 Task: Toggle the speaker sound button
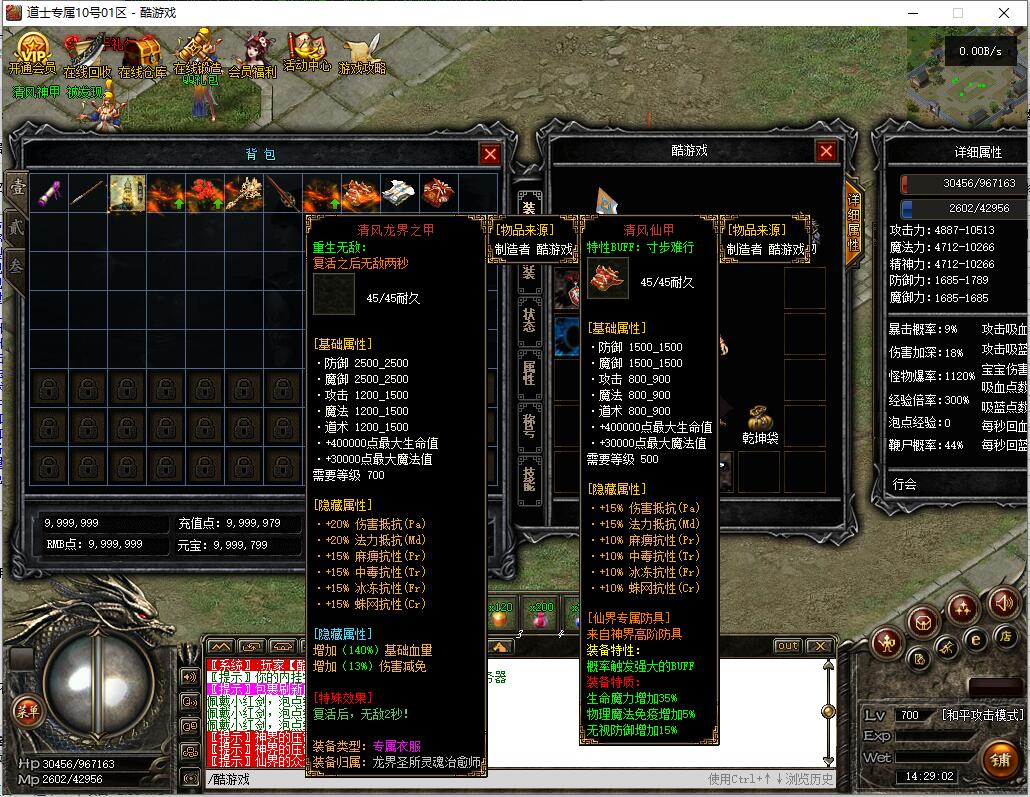1003,603
